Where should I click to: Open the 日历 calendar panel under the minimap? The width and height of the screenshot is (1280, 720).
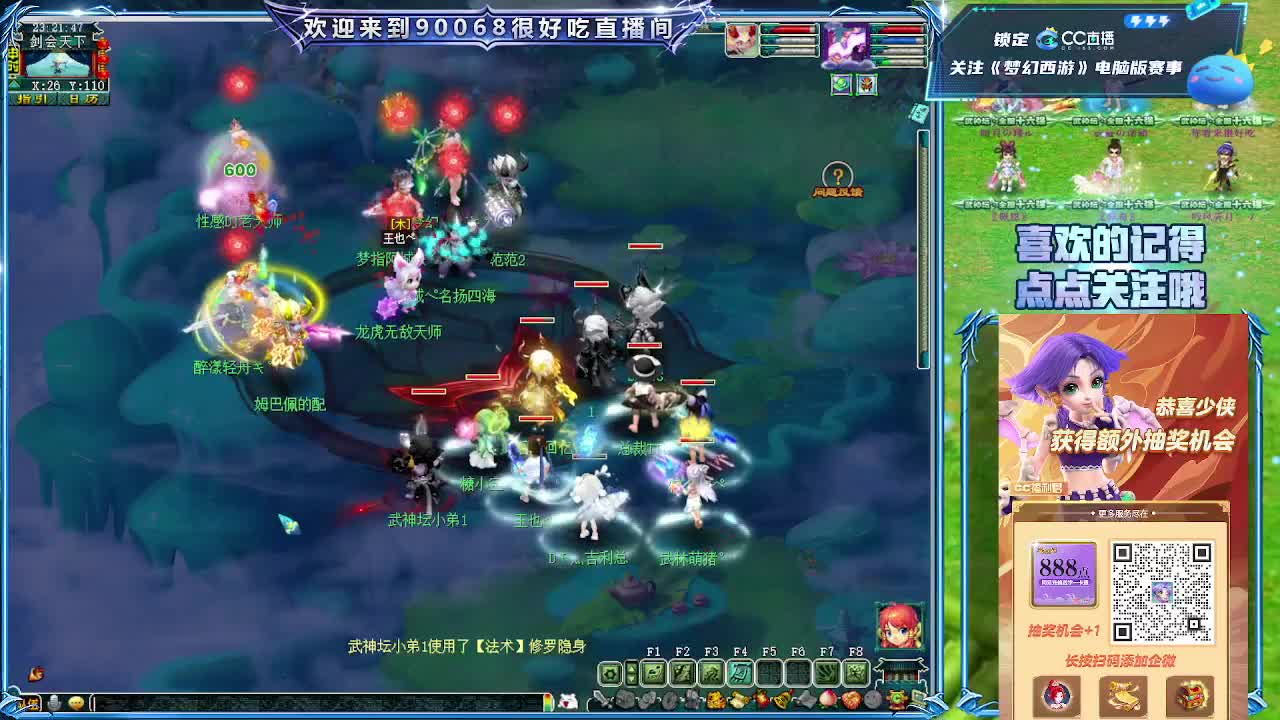(x=83, y=99)
